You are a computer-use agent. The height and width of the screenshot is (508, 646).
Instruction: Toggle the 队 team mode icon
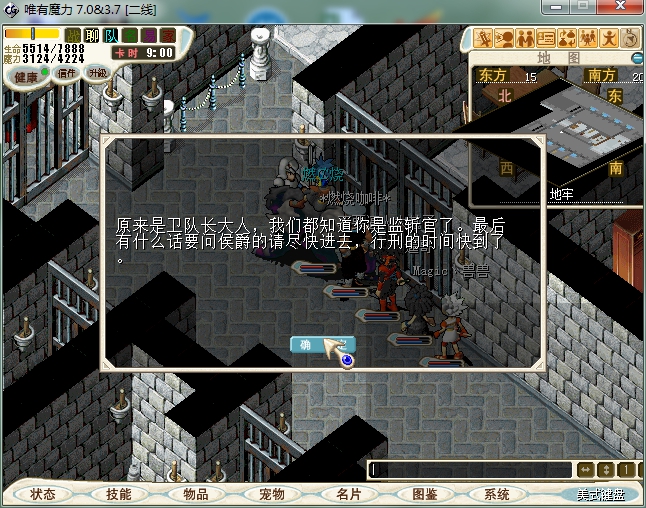[x=112, y=37]
